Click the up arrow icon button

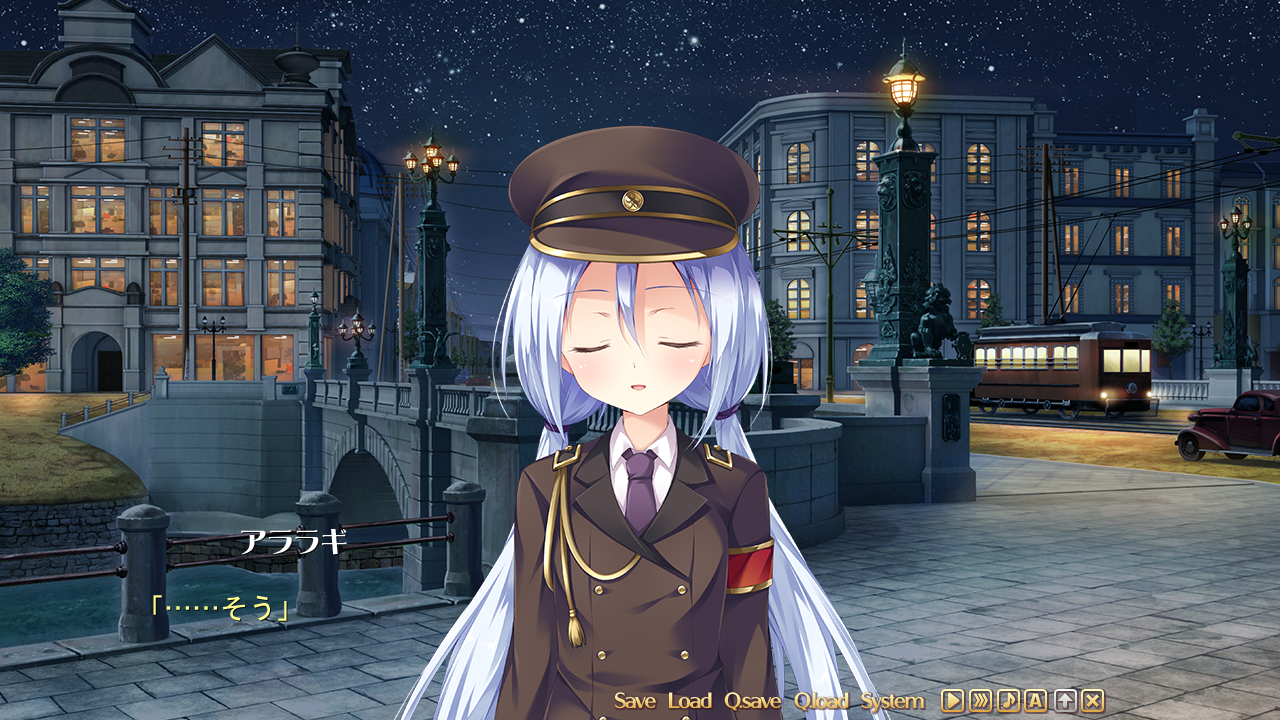pyautogui.click(x=1065, y=701)
